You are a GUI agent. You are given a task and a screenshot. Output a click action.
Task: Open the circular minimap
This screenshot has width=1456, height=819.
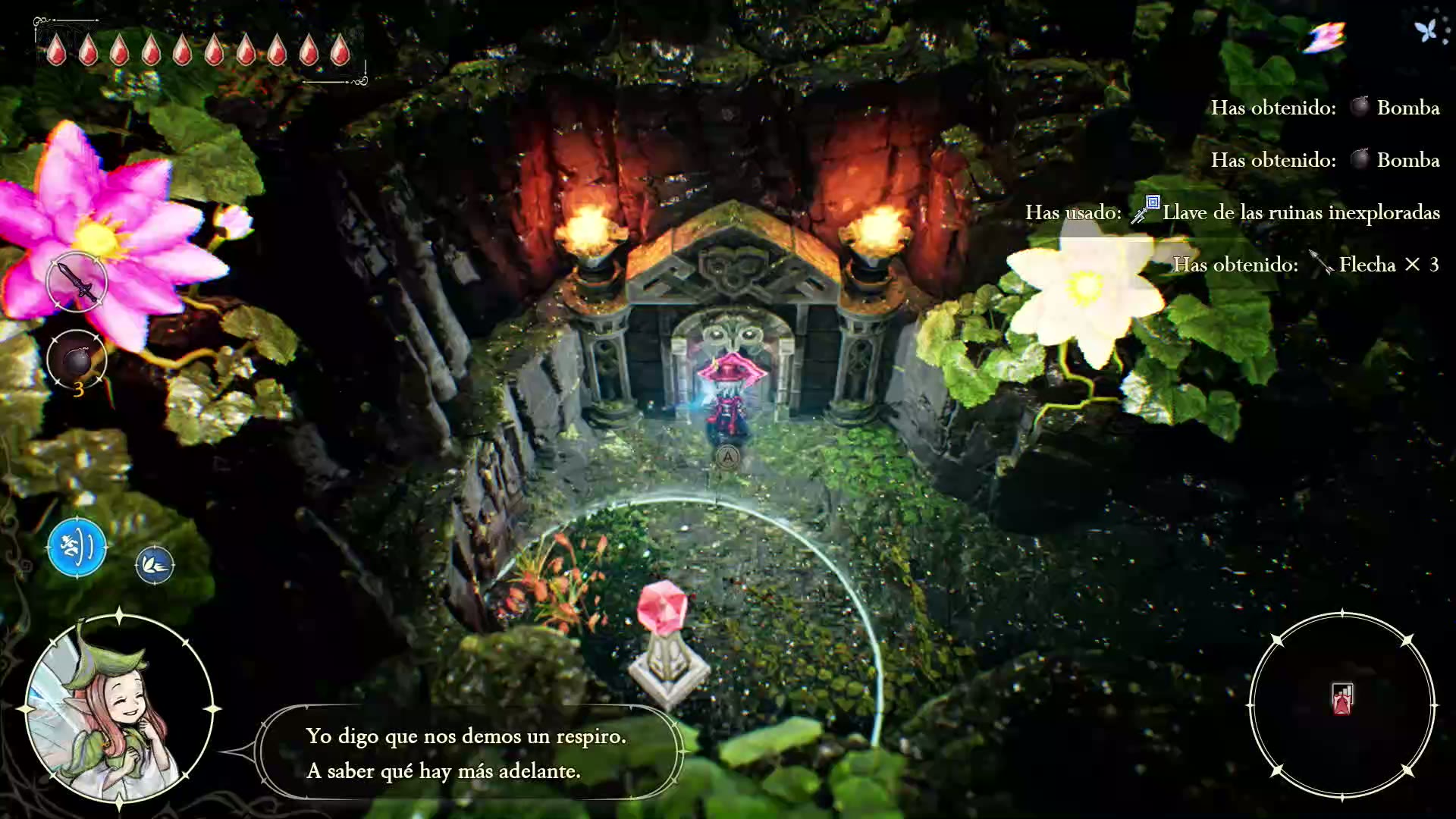pyautogui.click(x=1341, y=705)
